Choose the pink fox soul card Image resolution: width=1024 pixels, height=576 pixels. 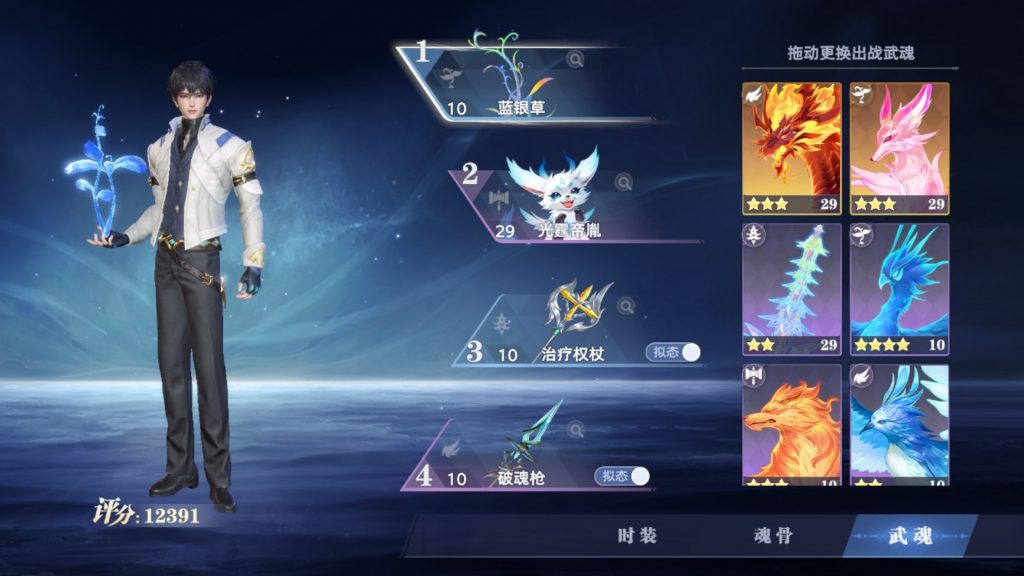899,148
